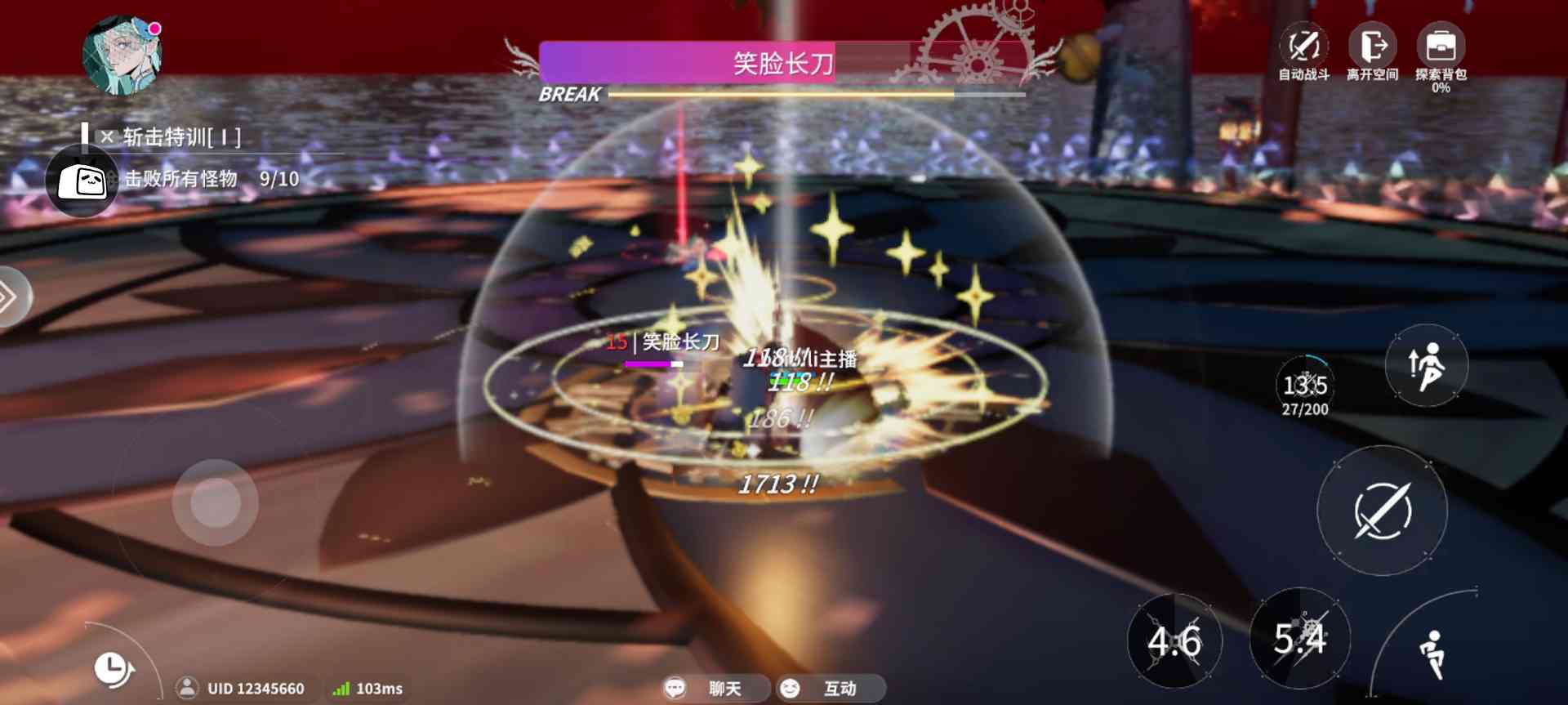
Task: Expand the left-edge side panel chevron
Action: click(x=10, y=296)
